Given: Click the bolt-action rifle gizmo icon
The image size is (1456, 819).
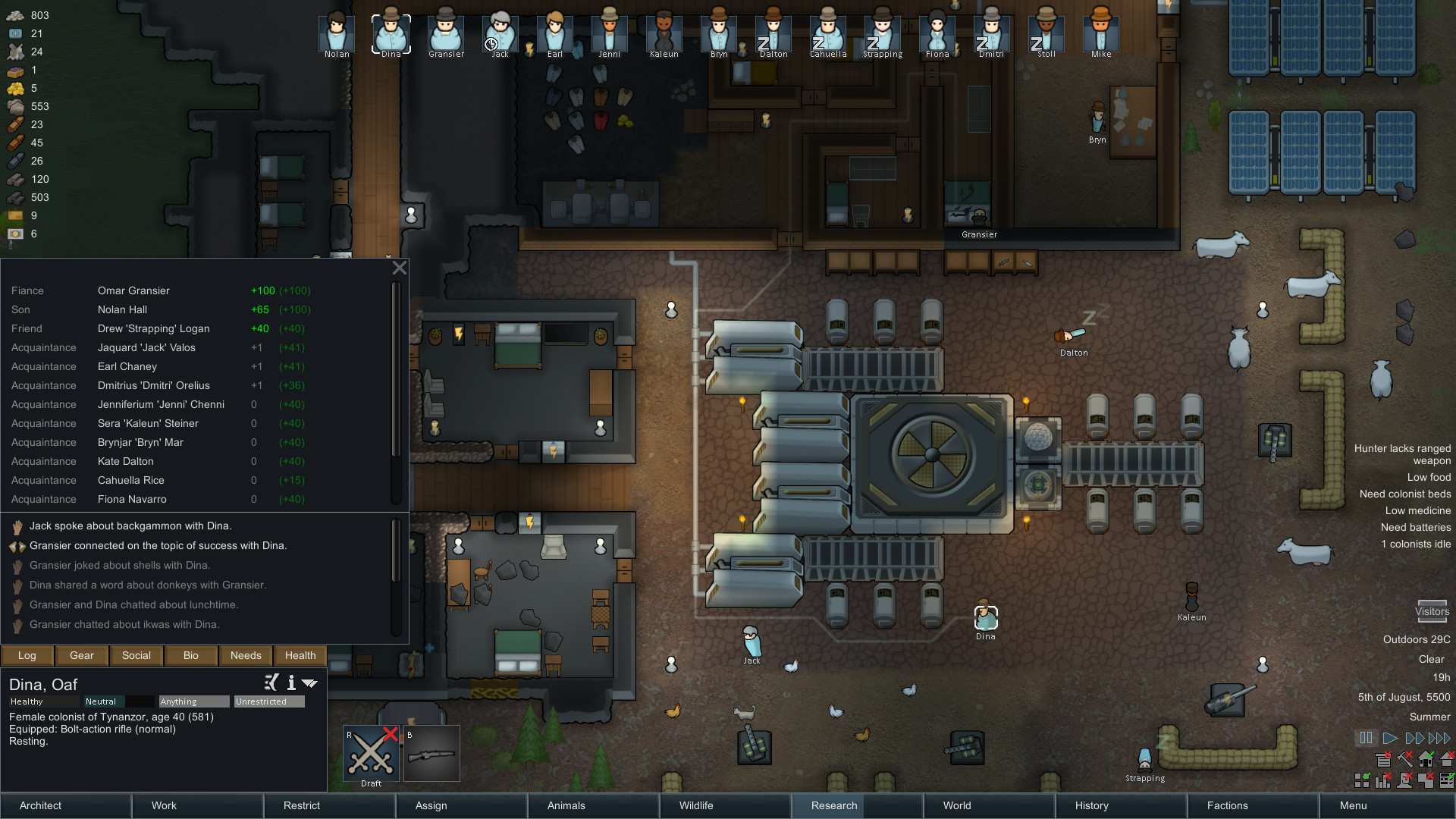Looking at the screenshot, I should click(432, 753).
